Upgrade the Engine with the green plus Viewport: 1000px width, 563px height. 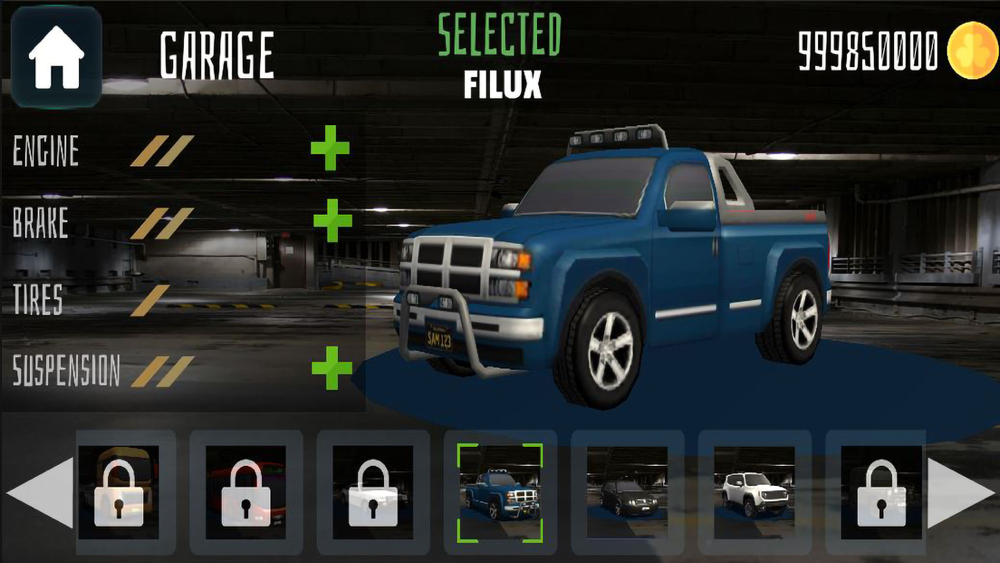tap(330, 150)
